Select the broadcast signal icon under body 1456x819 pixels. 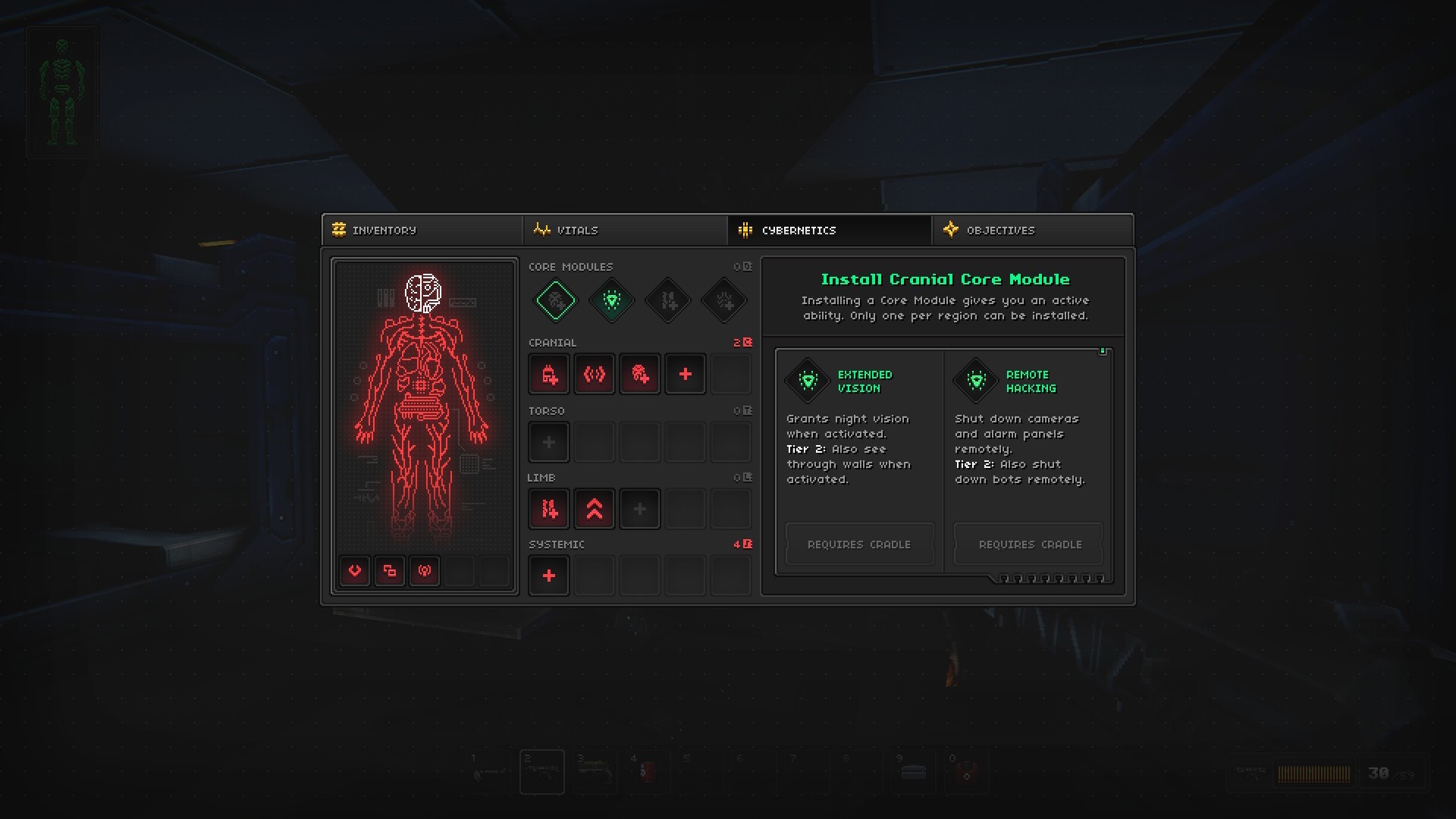pyautogui.click(x=425, y=571)
